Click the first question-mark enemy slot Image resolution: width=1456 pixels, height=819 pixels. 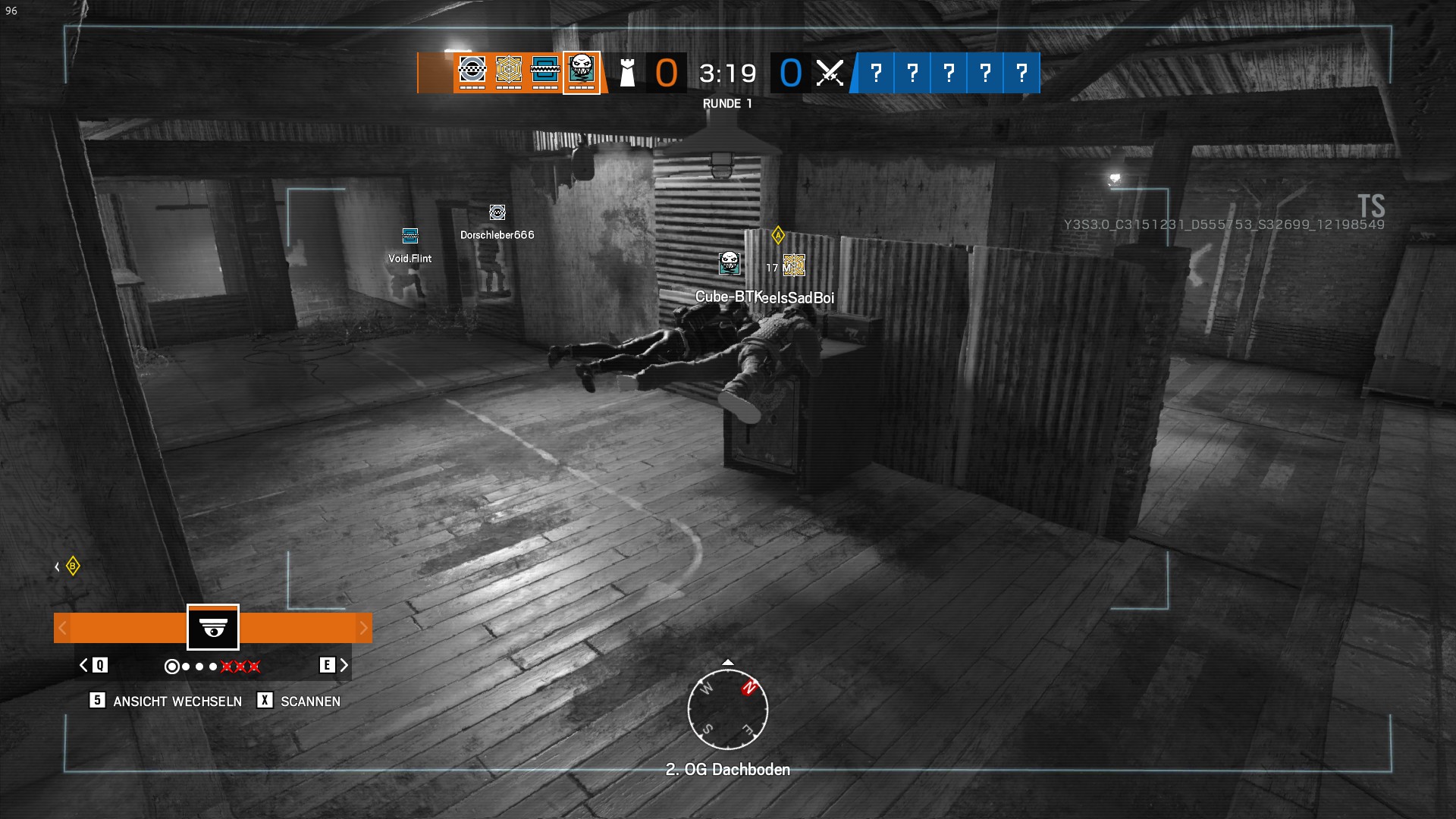876,72
